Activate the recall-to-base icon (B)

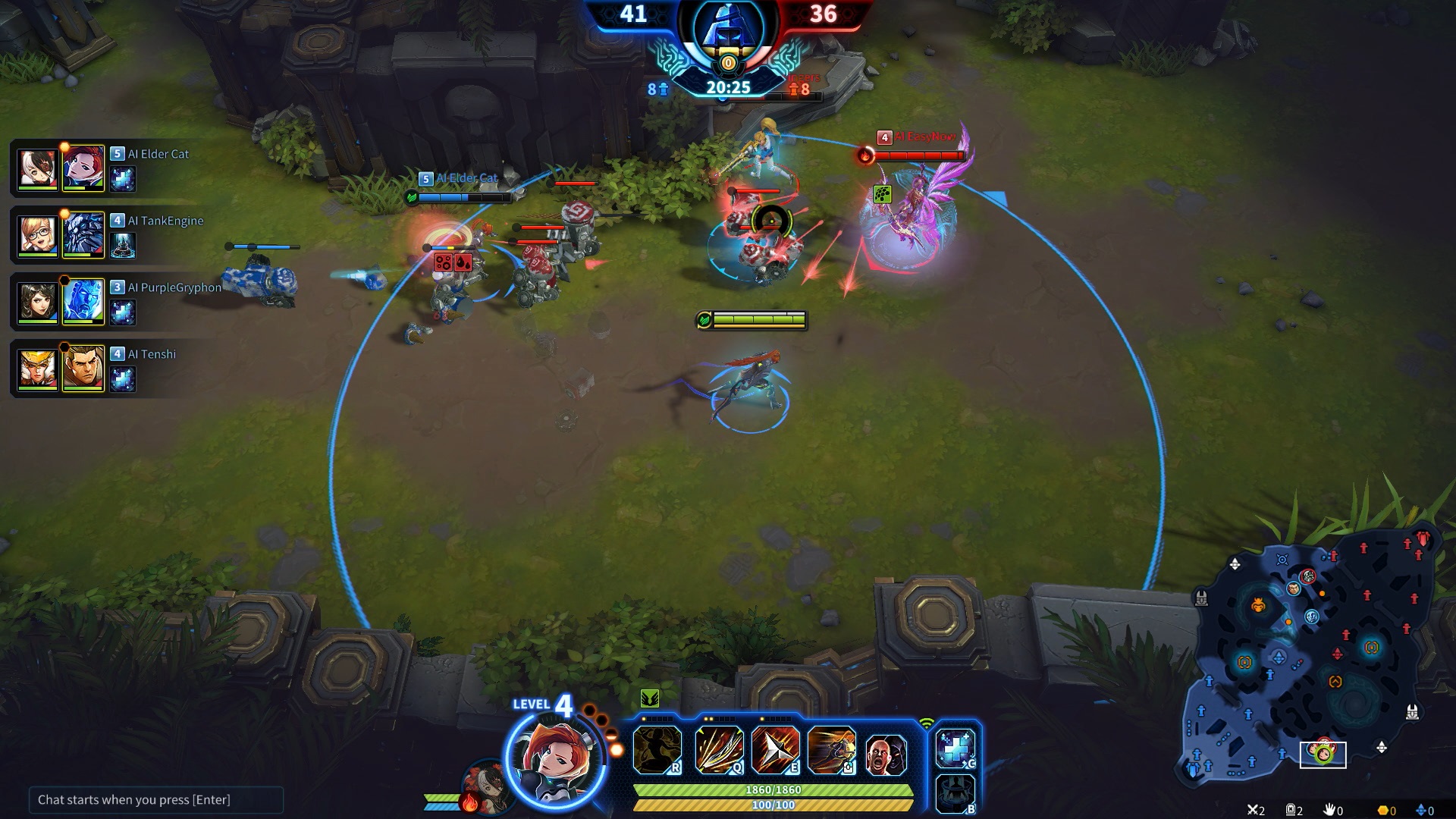(x=955, y=793)
